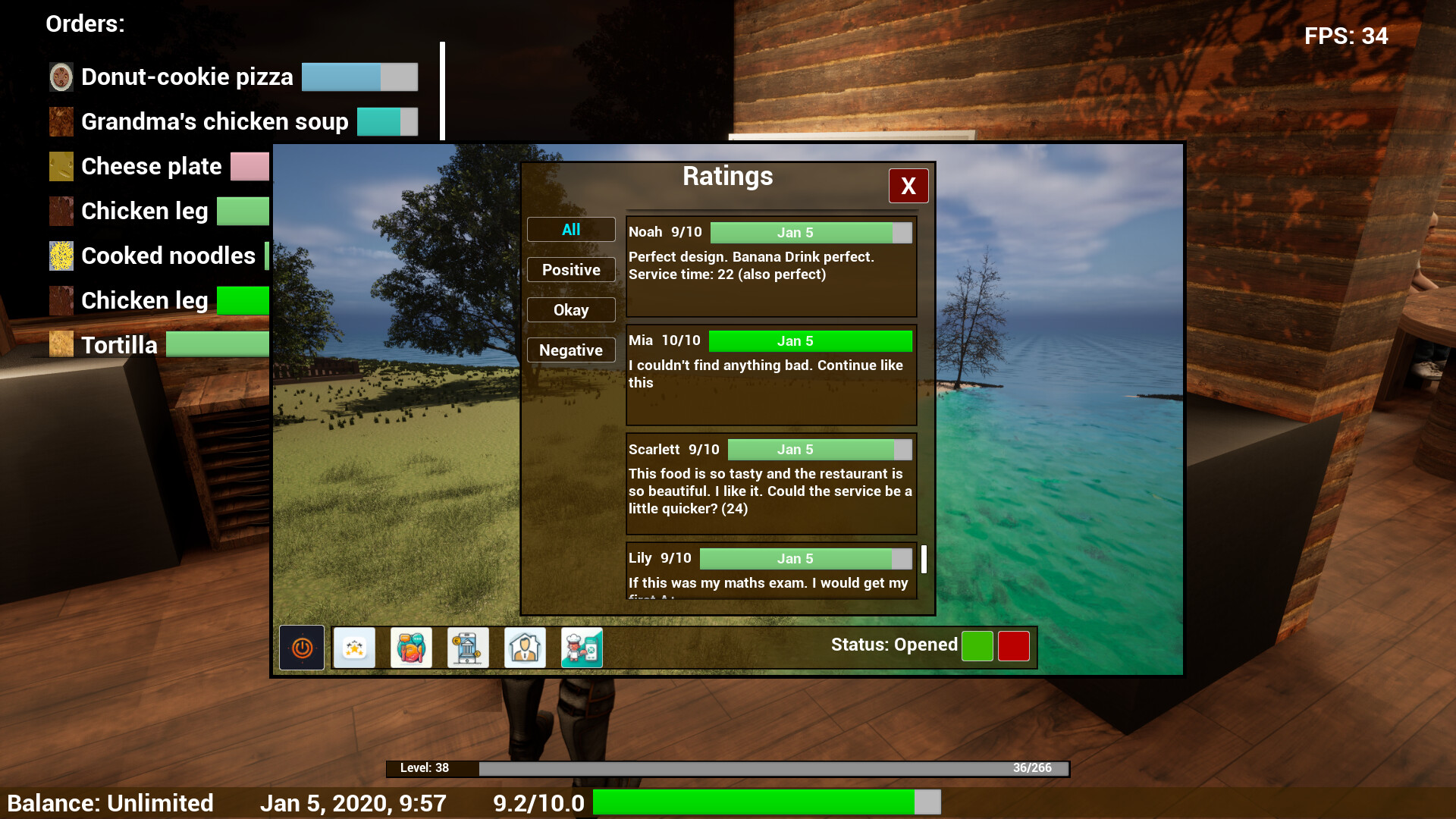
Task: Set restaurant status with red closed toggle
Action: click(1013, 646)
